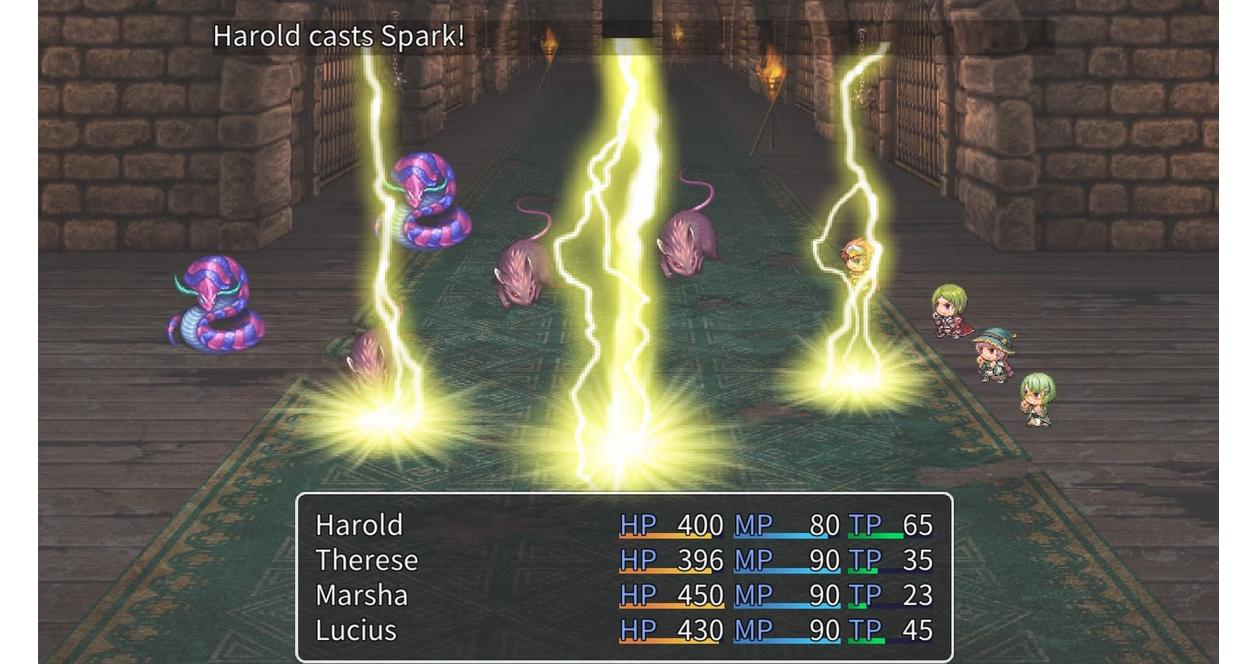Choose Therese's row in the party window
Screen dimensions: 1256x664
click(367, 560)
